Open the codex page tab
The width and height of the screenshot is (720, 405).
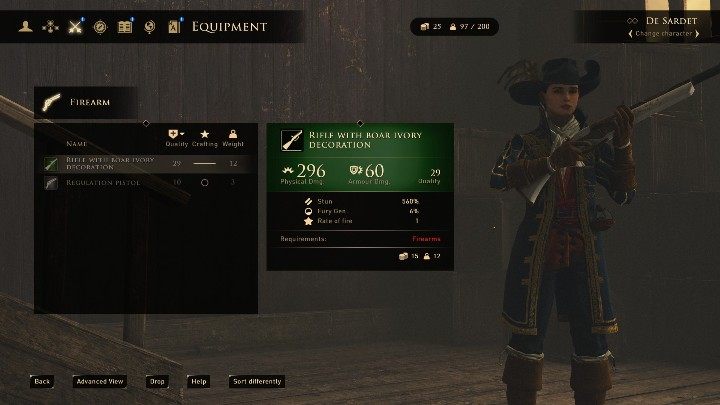click(175, 26)
